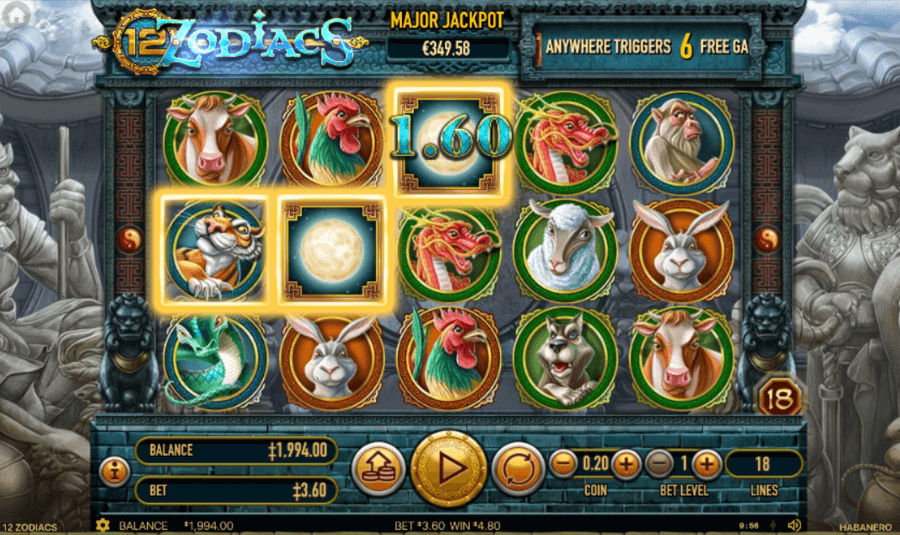Lower the bet level
900x535 pixels.
(659, 463)
